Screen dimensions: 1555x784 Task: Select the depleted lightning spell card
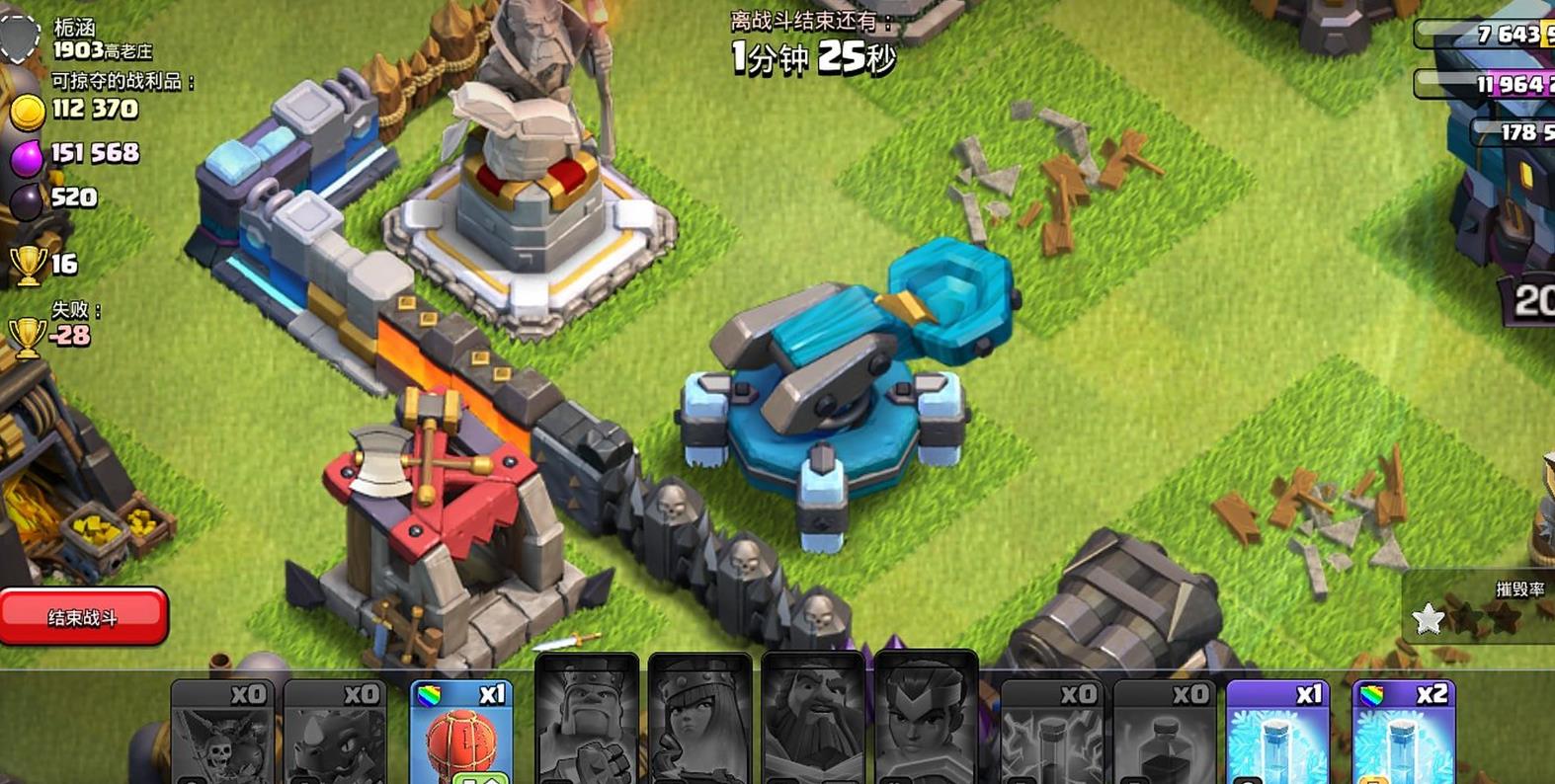(x=1050, y=734)
